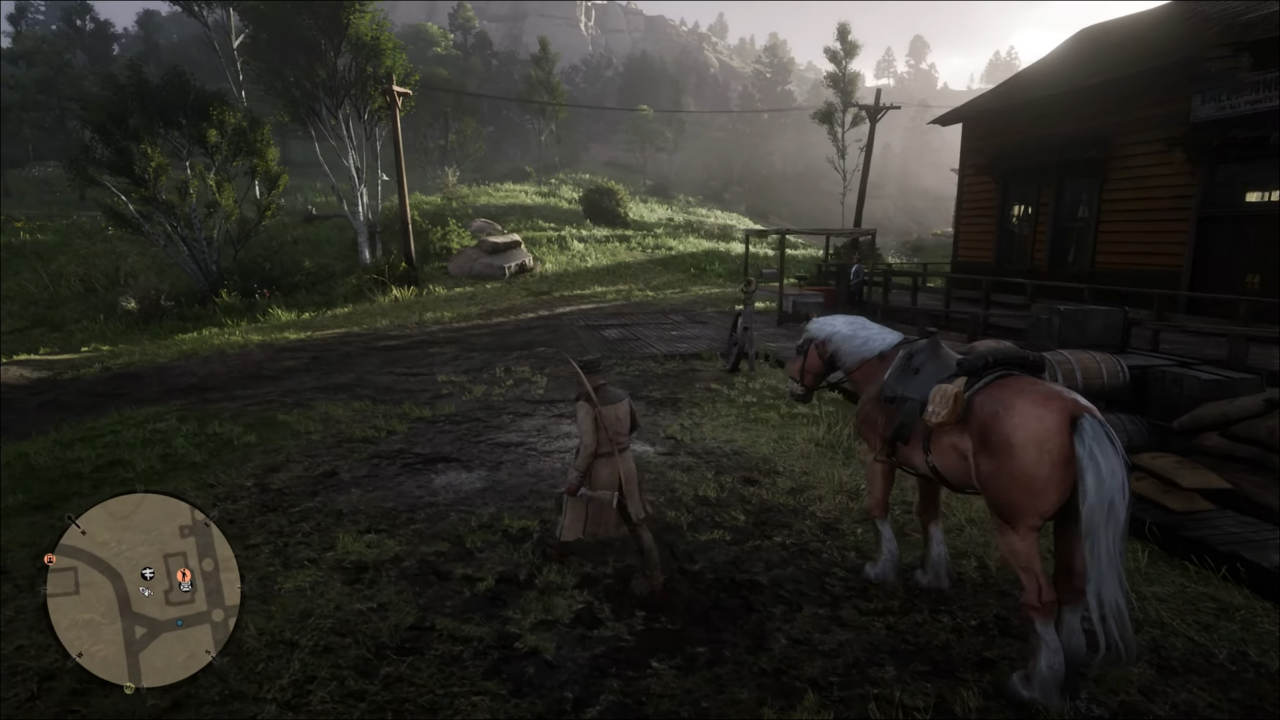This screenshot has height=720, width=1280.
Task: Click the W compass letter on the minimap
Action: (79, 653)
